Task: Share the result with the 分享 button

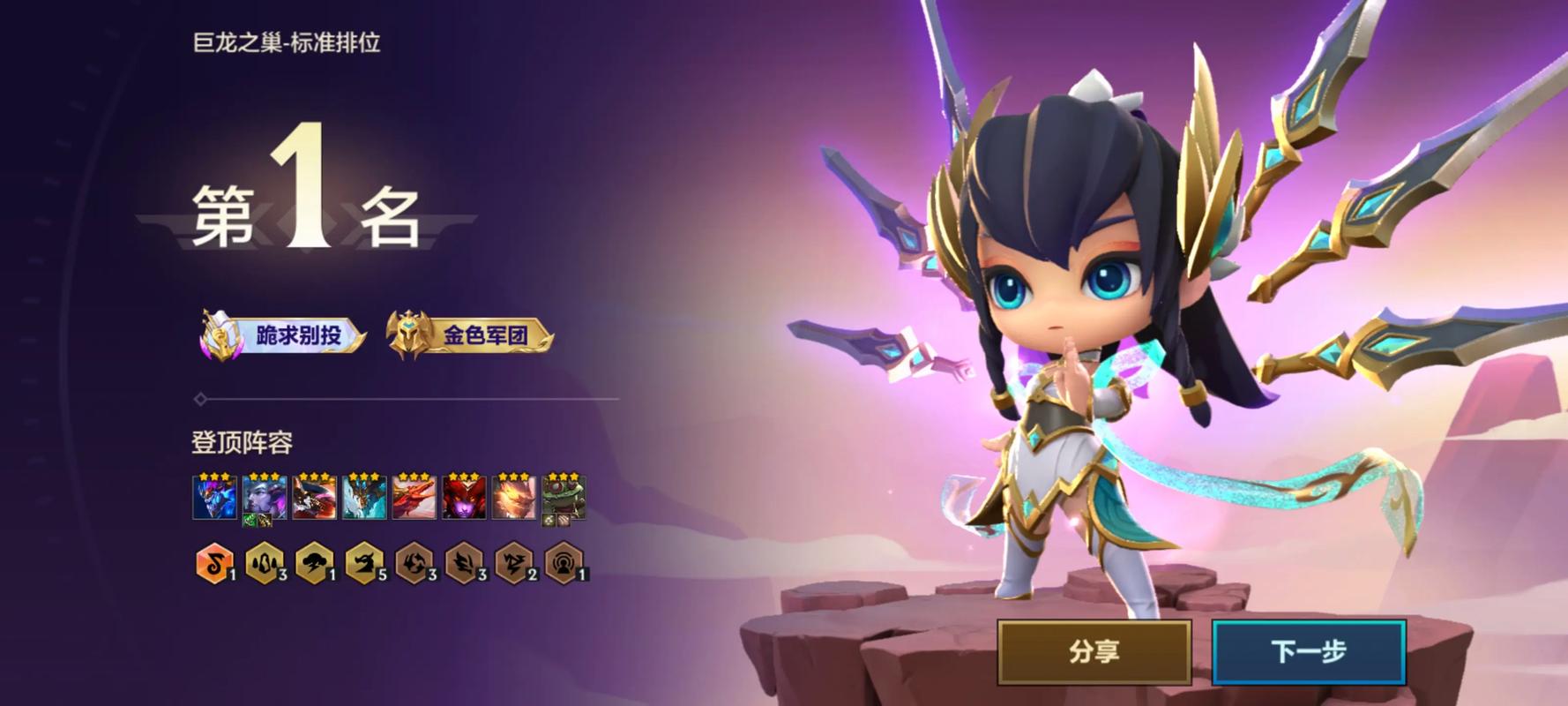Action: pos(1094,652)
